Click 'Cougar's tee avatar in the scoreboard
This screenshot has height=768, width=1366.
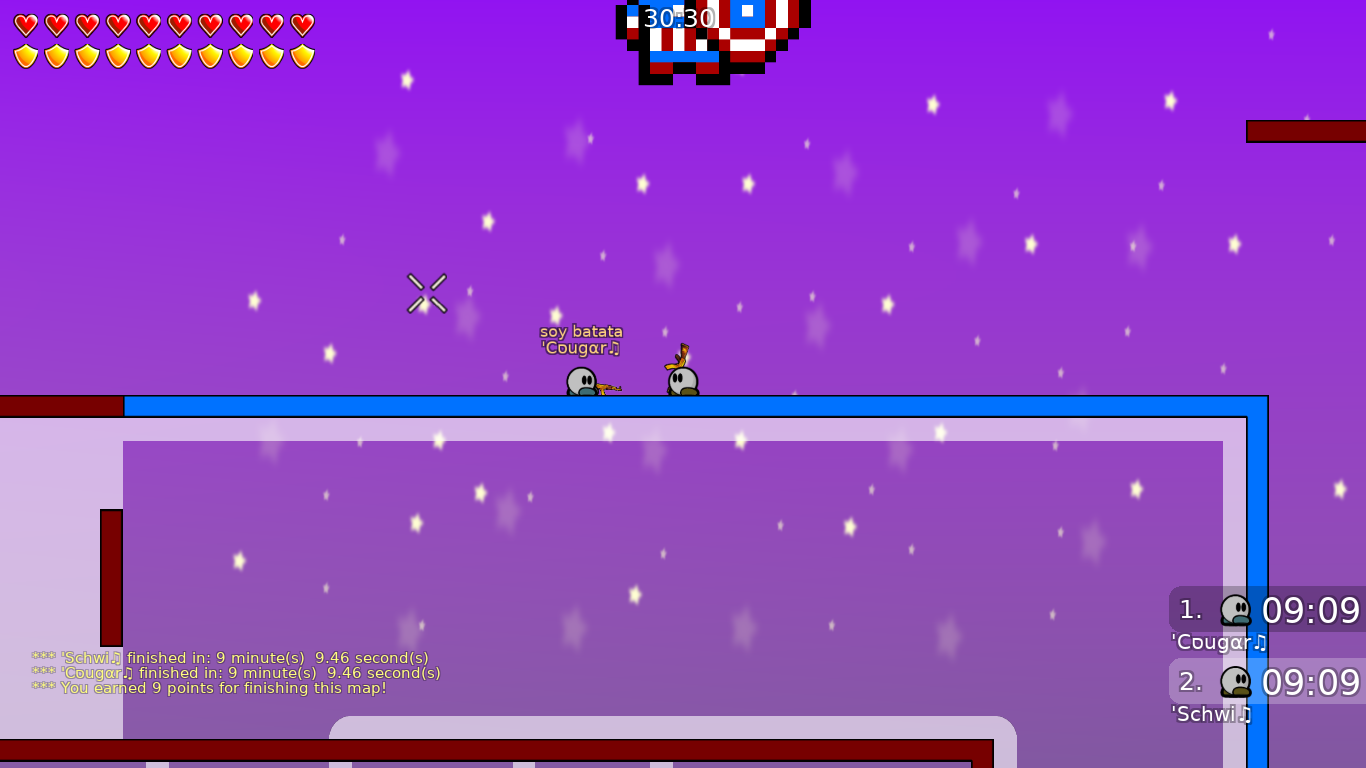pos(1237,610)
